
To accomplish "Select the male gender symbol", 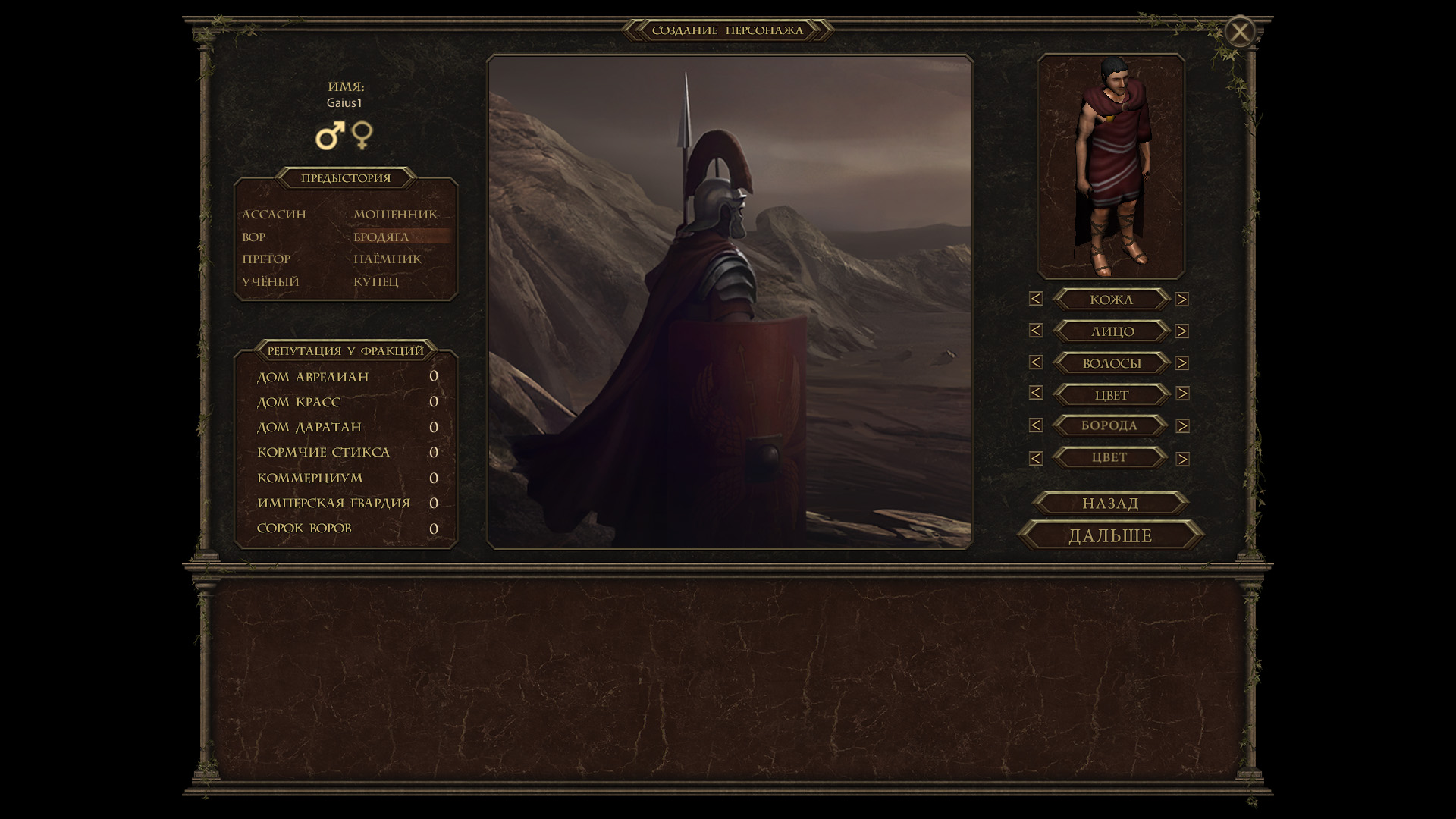I will [329, 136].
